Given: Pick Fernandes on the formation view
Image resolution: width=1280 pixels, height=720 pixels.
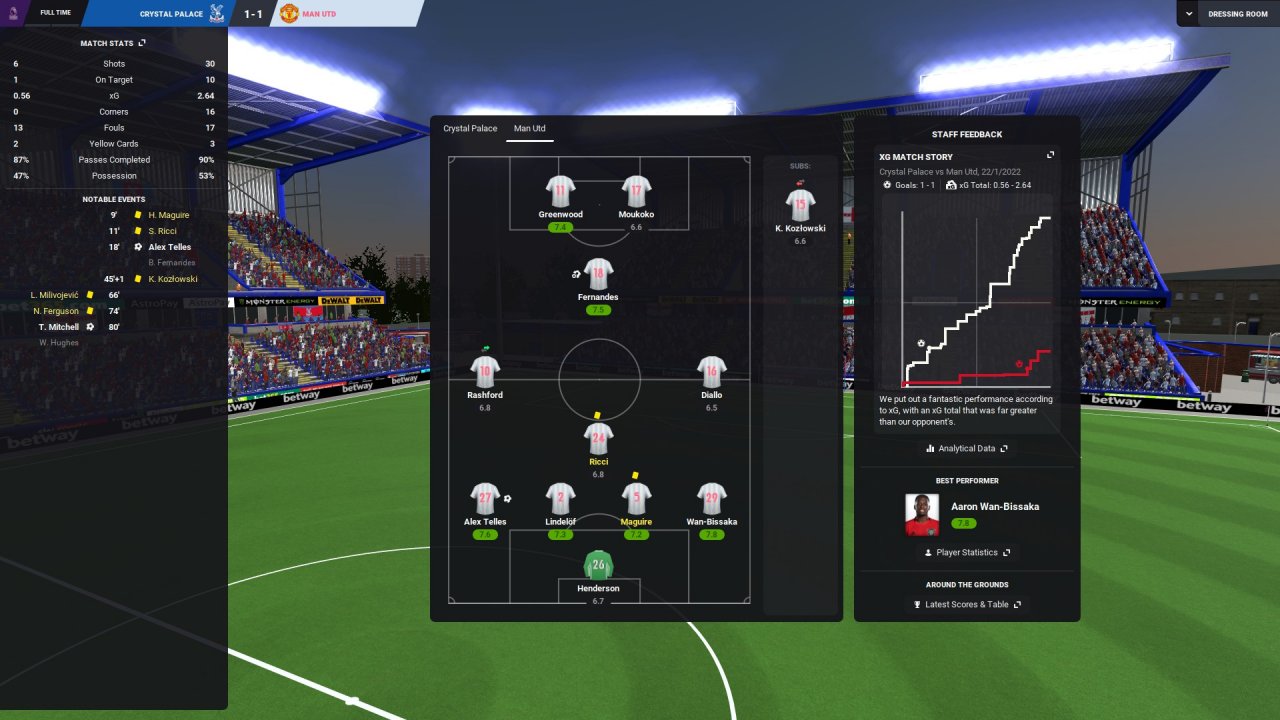Looking at the screenshot, I should coord(598,274).
